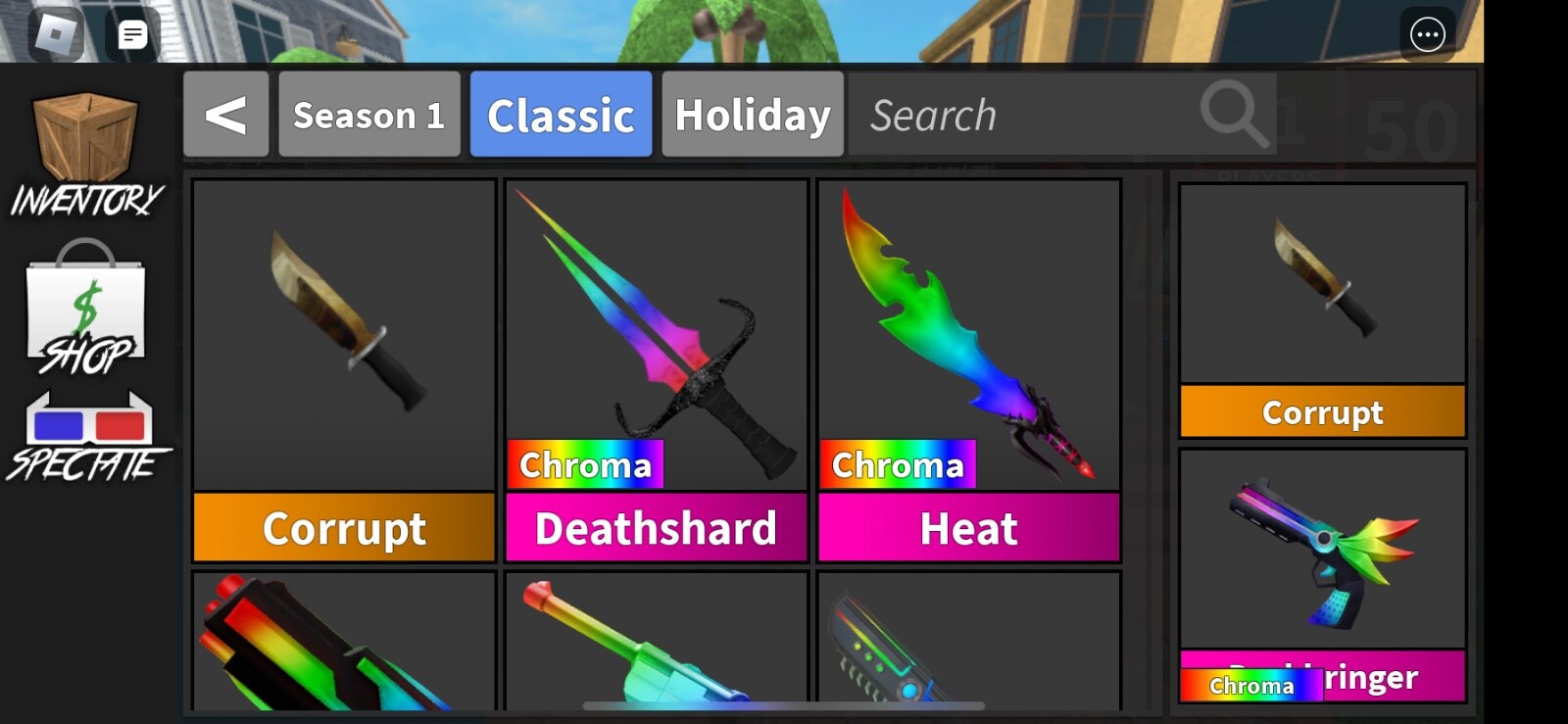Click the Corrupt label on left item
The height and width of the screenshot is (724, 1568).
point(343,528)
